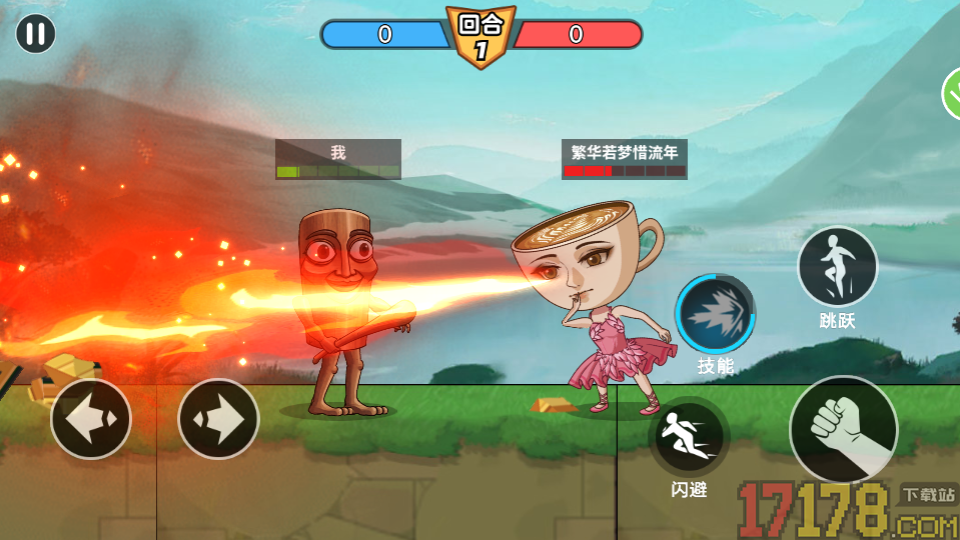Activate the 技能 skill button
This screenshot has height=540, width=960.
pos(715,315)
